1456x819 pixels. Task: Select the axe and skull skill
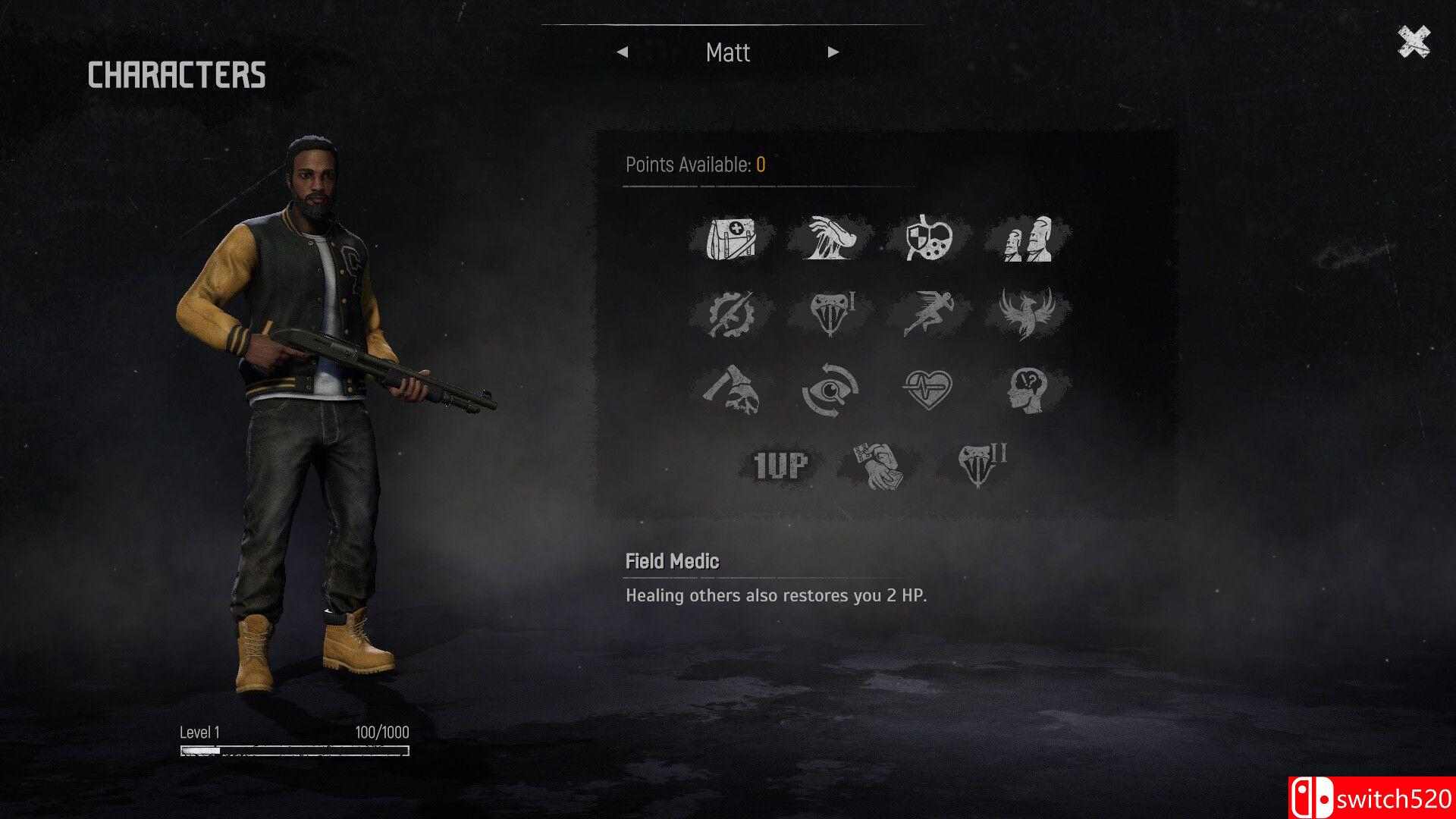tap(731, 389)
